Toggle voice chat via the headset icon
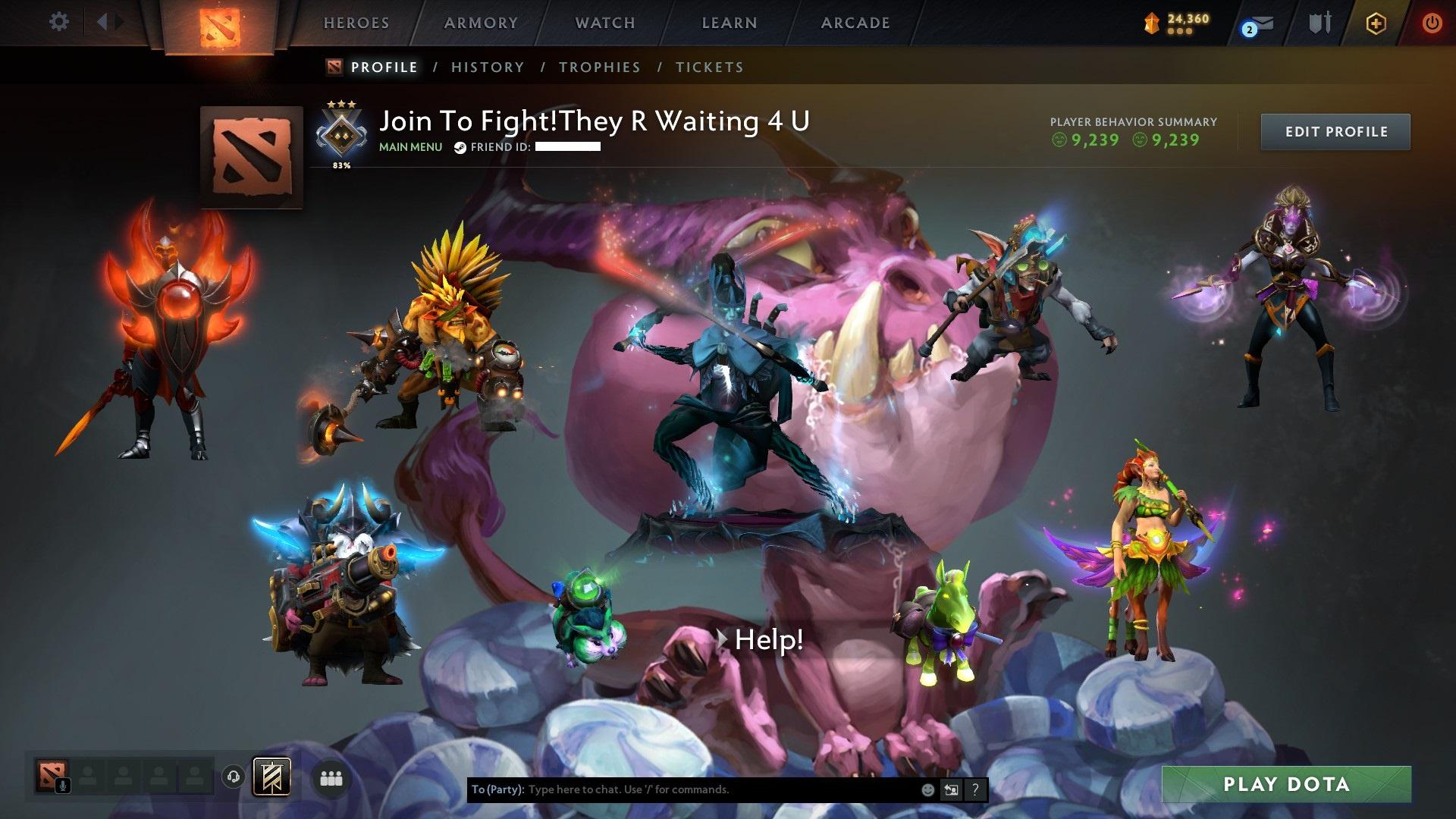Image resolution: width=1456 pixels, height=819 pixels. [x=234, y=777]
